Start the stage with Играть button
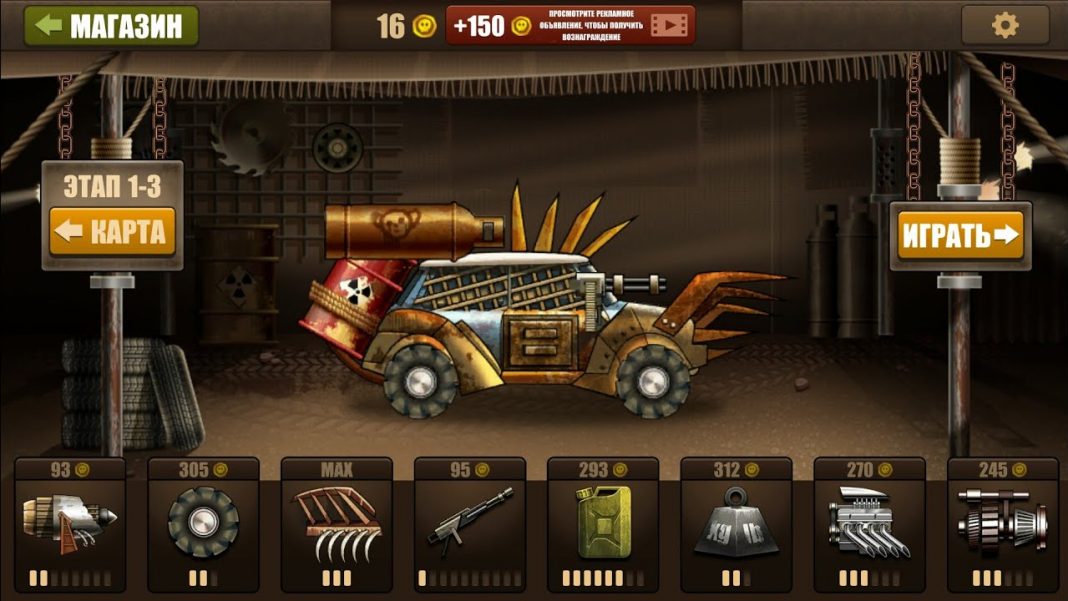The width and height of the screenshot is (1068, 601). tap(960, 236)
